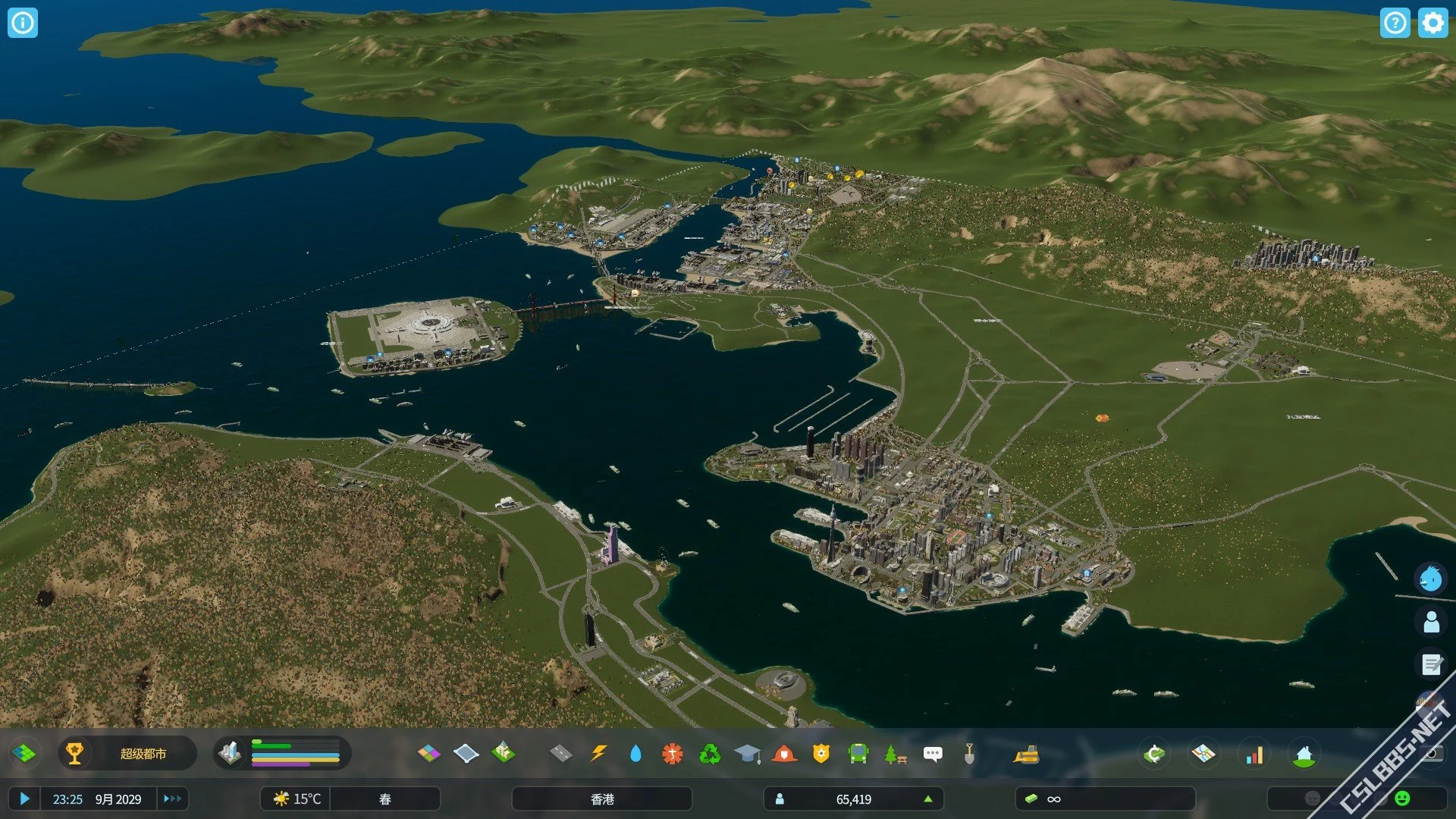
Task: Set simulation speed with triple arrows
Action: click(172, 799)
